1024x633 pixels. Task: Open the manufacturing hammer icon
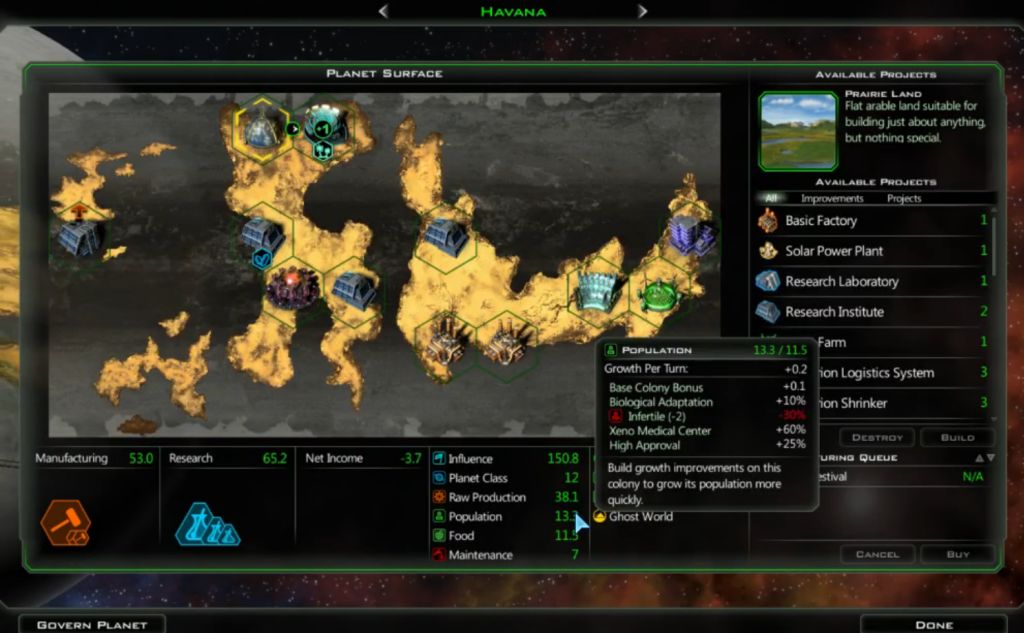pos(65,524)
